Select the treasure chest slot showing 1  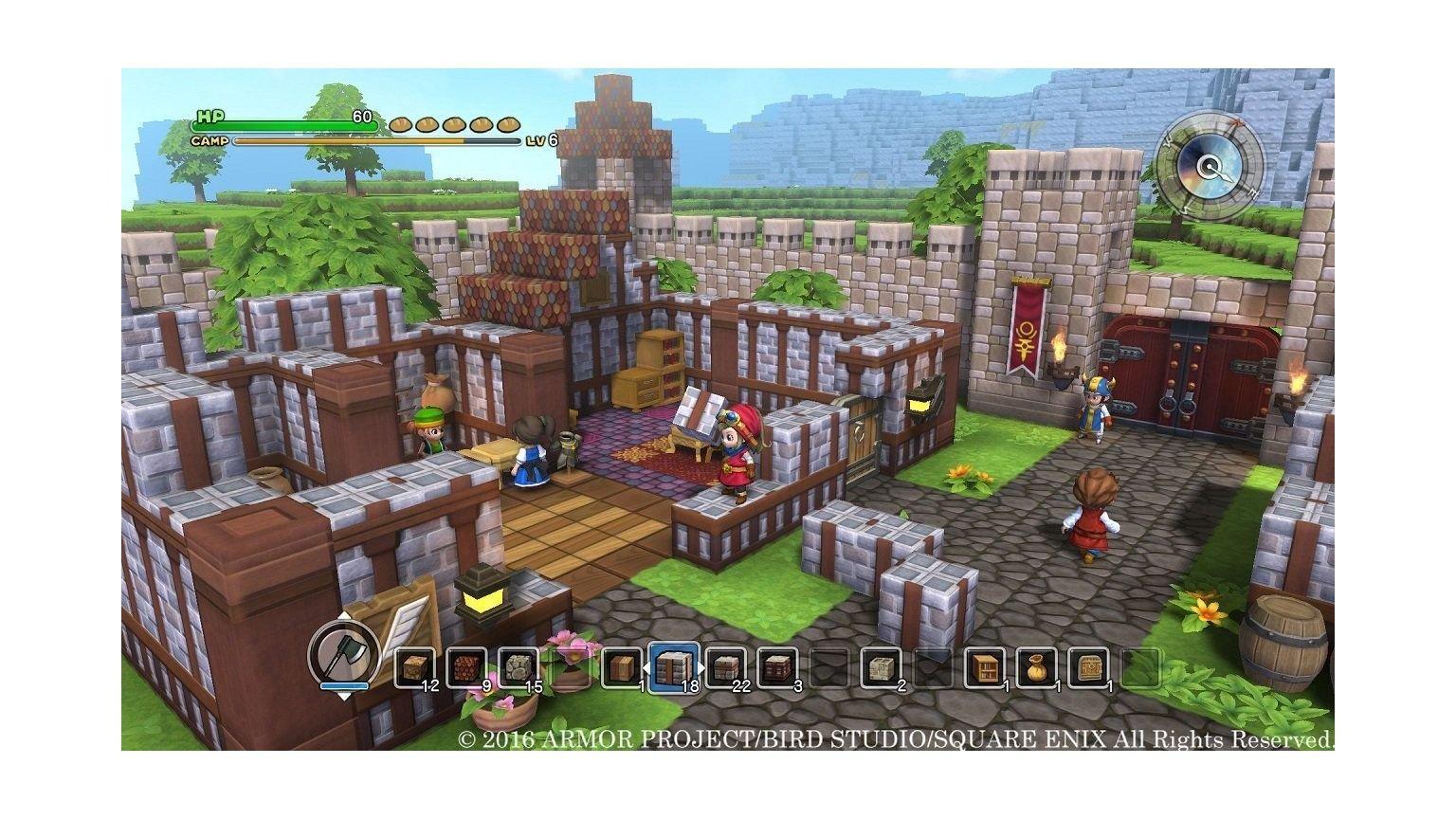(1086, 665)
